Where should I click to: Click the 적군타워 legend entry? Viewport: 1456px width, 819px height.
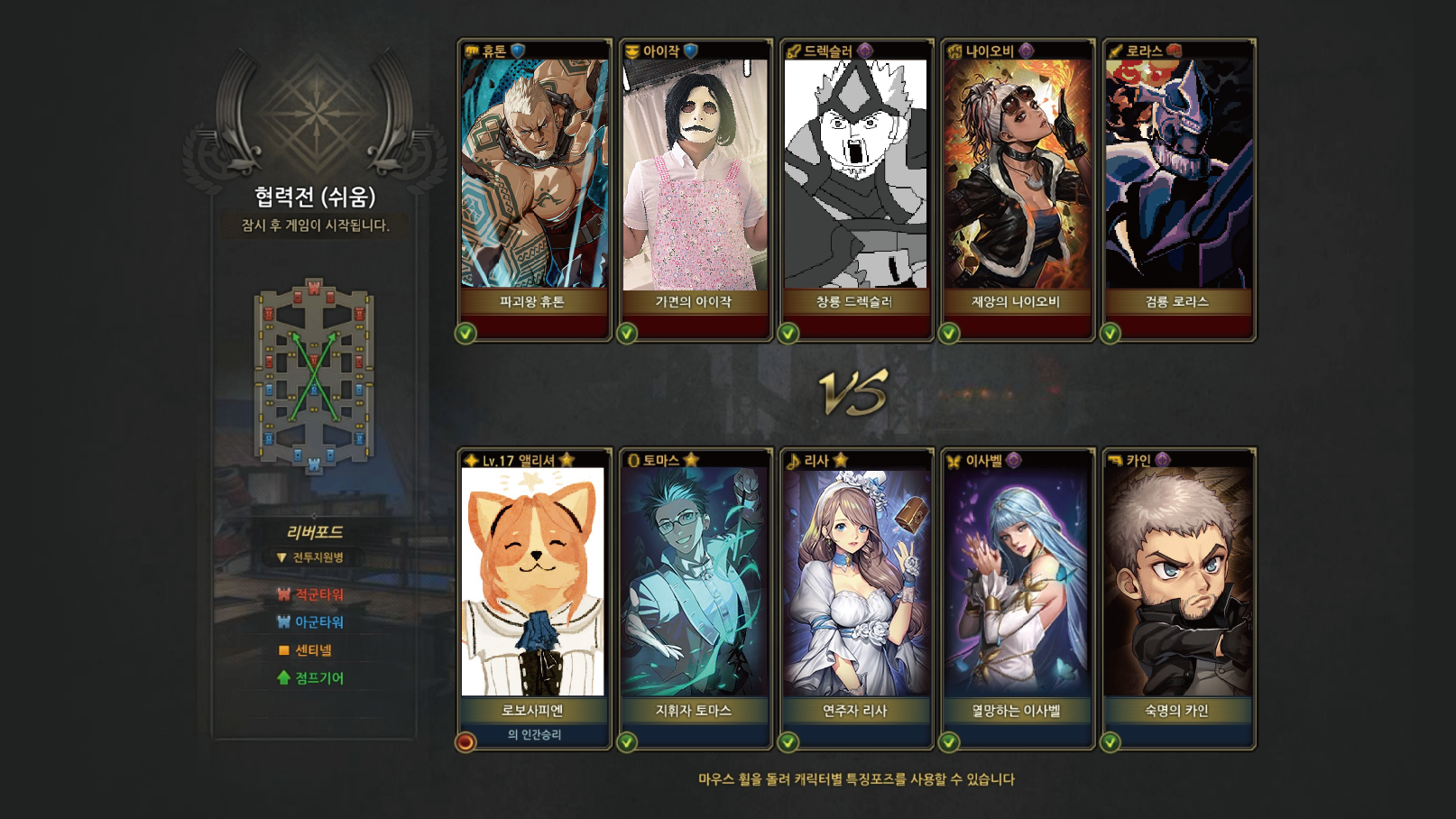click(x=311, y=594)
